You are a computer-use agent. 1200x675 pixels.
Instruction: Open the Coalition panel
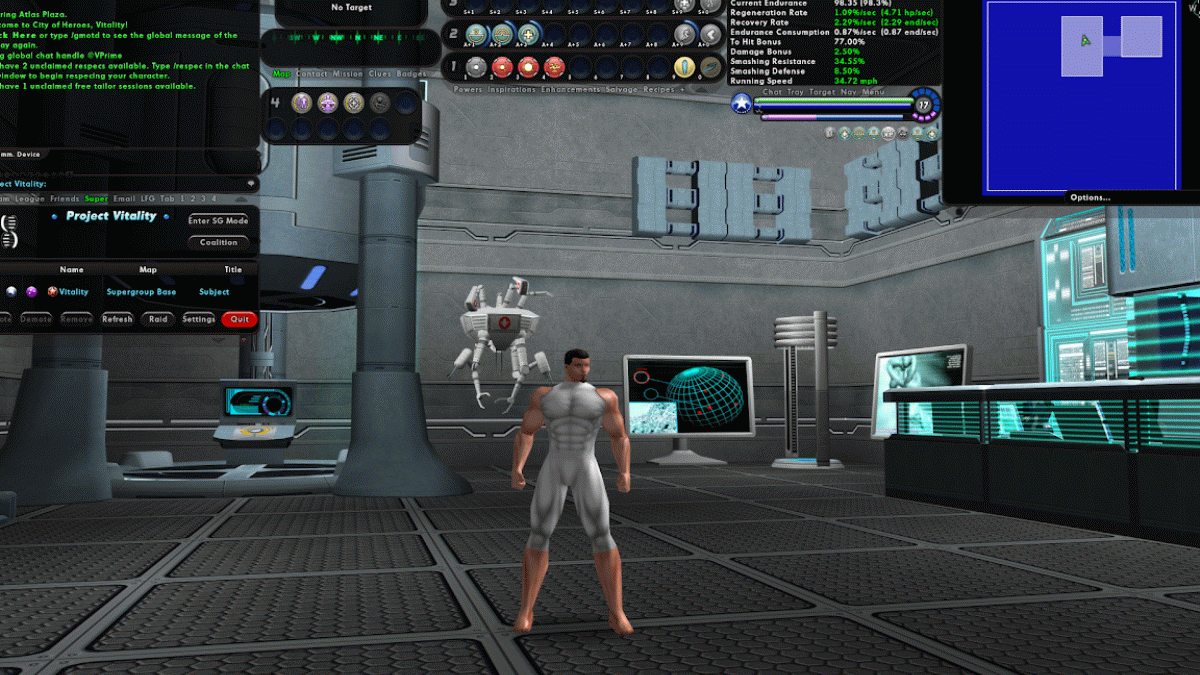click(218, 242)
